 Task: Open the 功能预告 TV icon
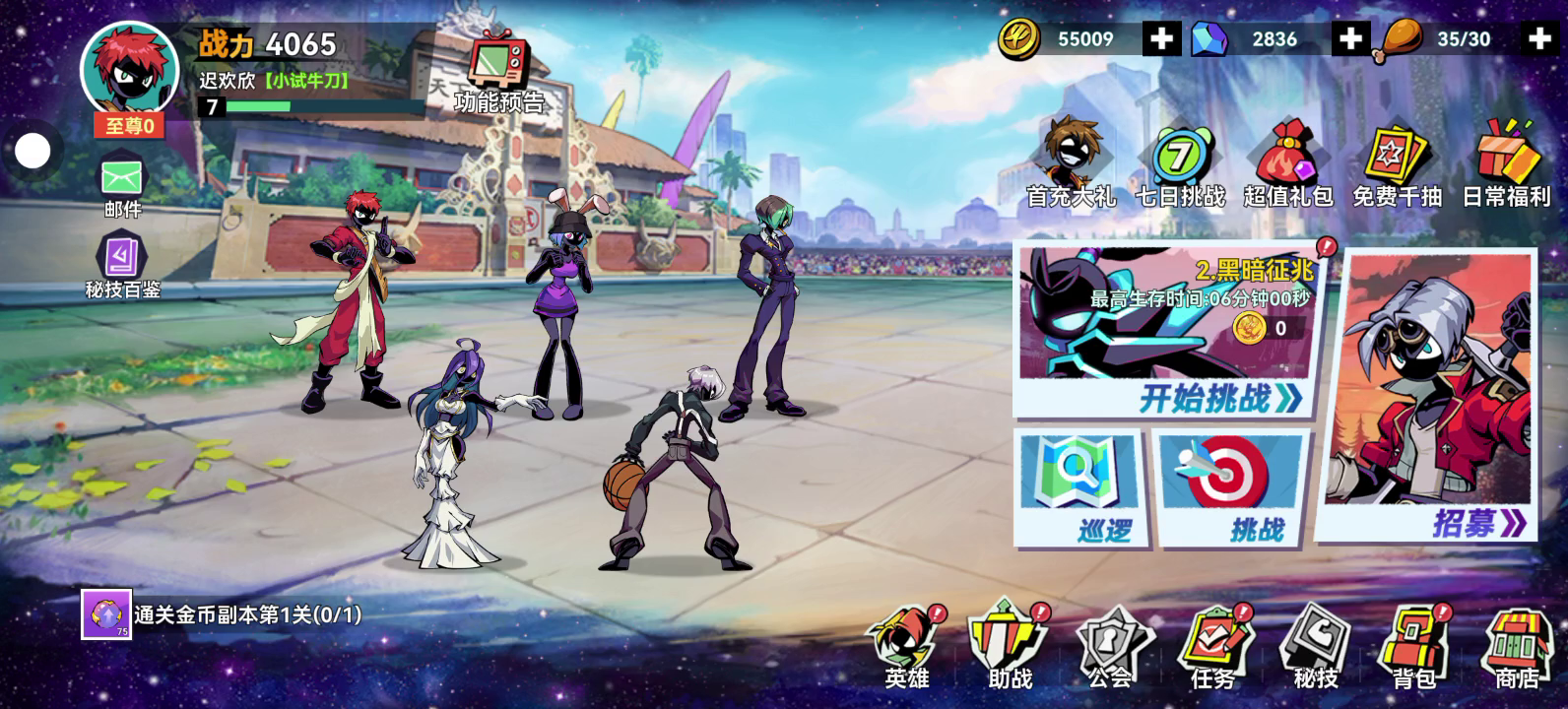coord(498,71)
